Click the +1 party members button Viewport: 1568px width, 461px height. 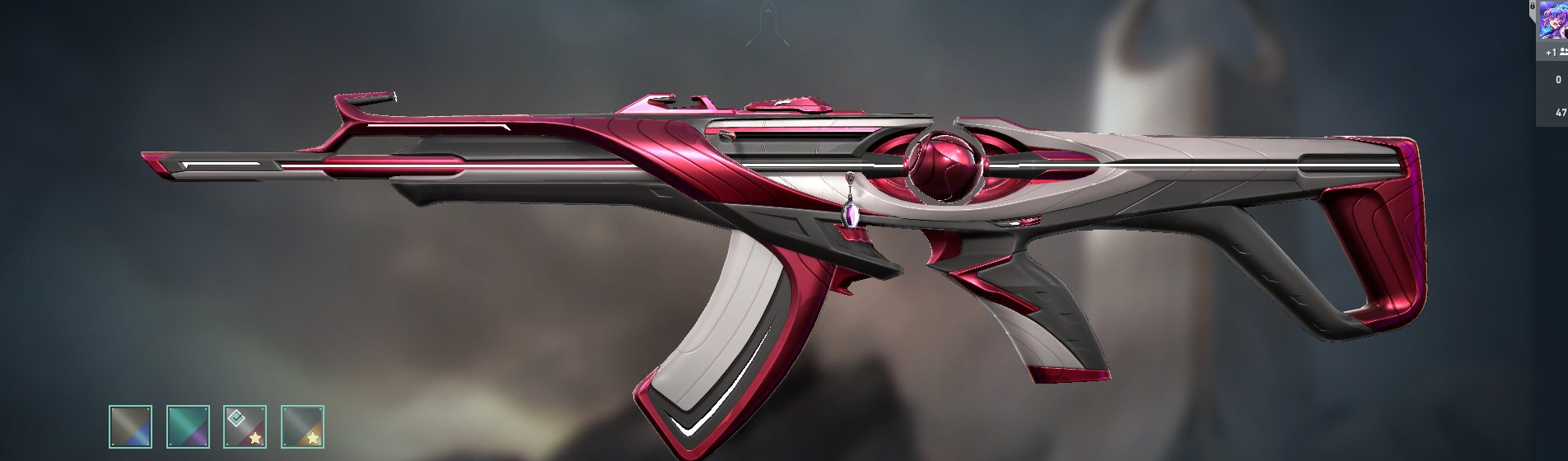coord(1555,52)
